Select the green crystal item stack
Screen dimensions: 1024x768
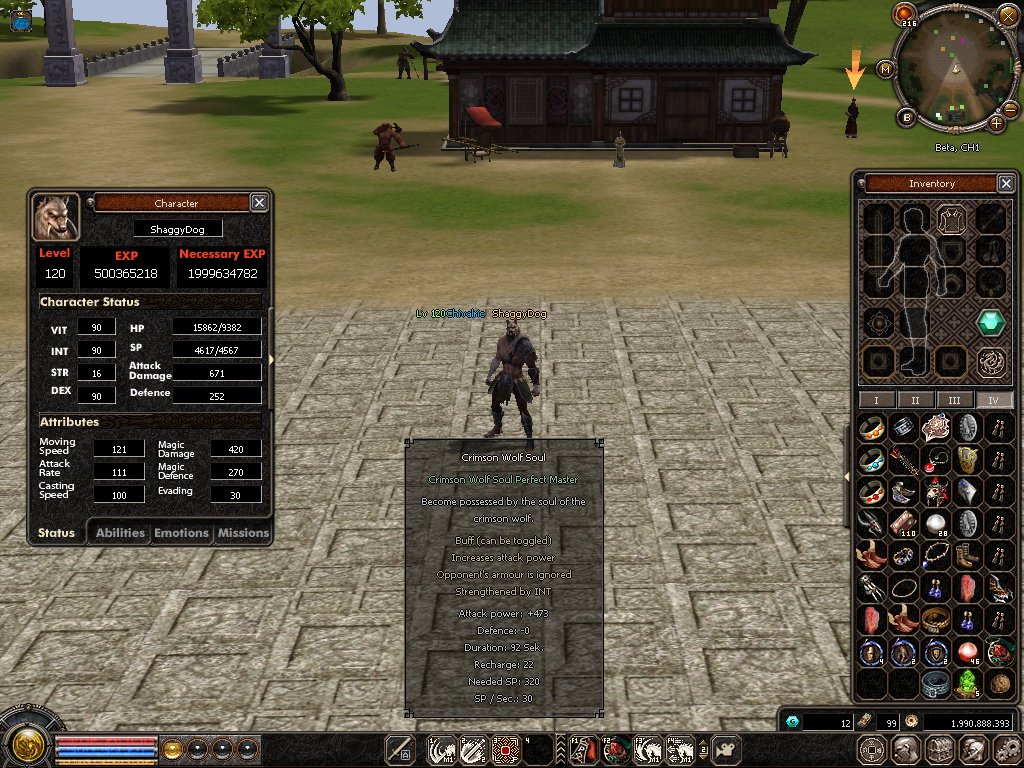coord(966,684)
